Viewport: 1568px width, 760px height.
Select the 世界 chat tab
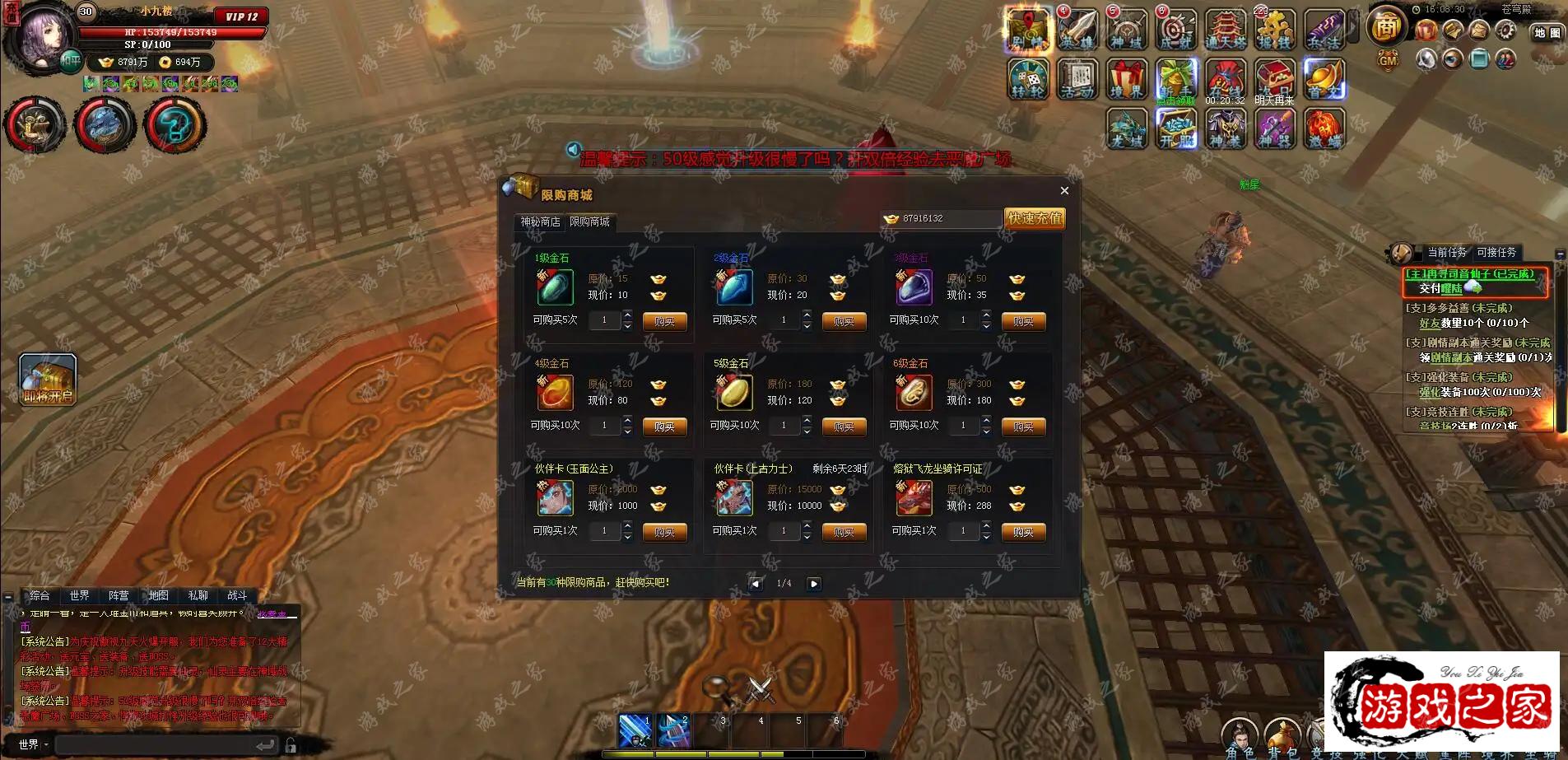[x=79, y=595]
